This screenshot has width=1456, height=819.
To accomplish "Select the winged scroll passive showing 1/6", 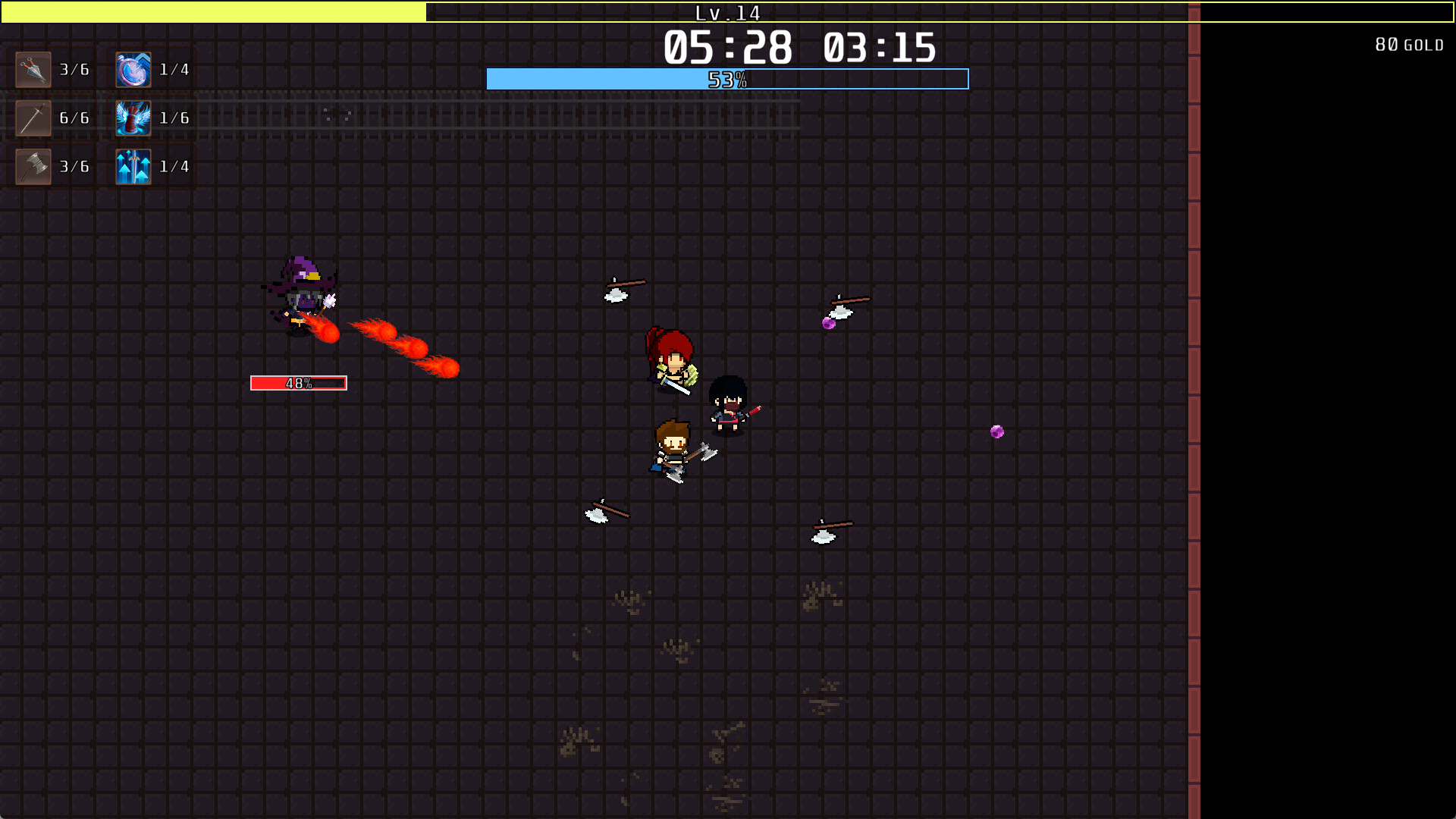I will pyautogui.click(x=132, y=118).
